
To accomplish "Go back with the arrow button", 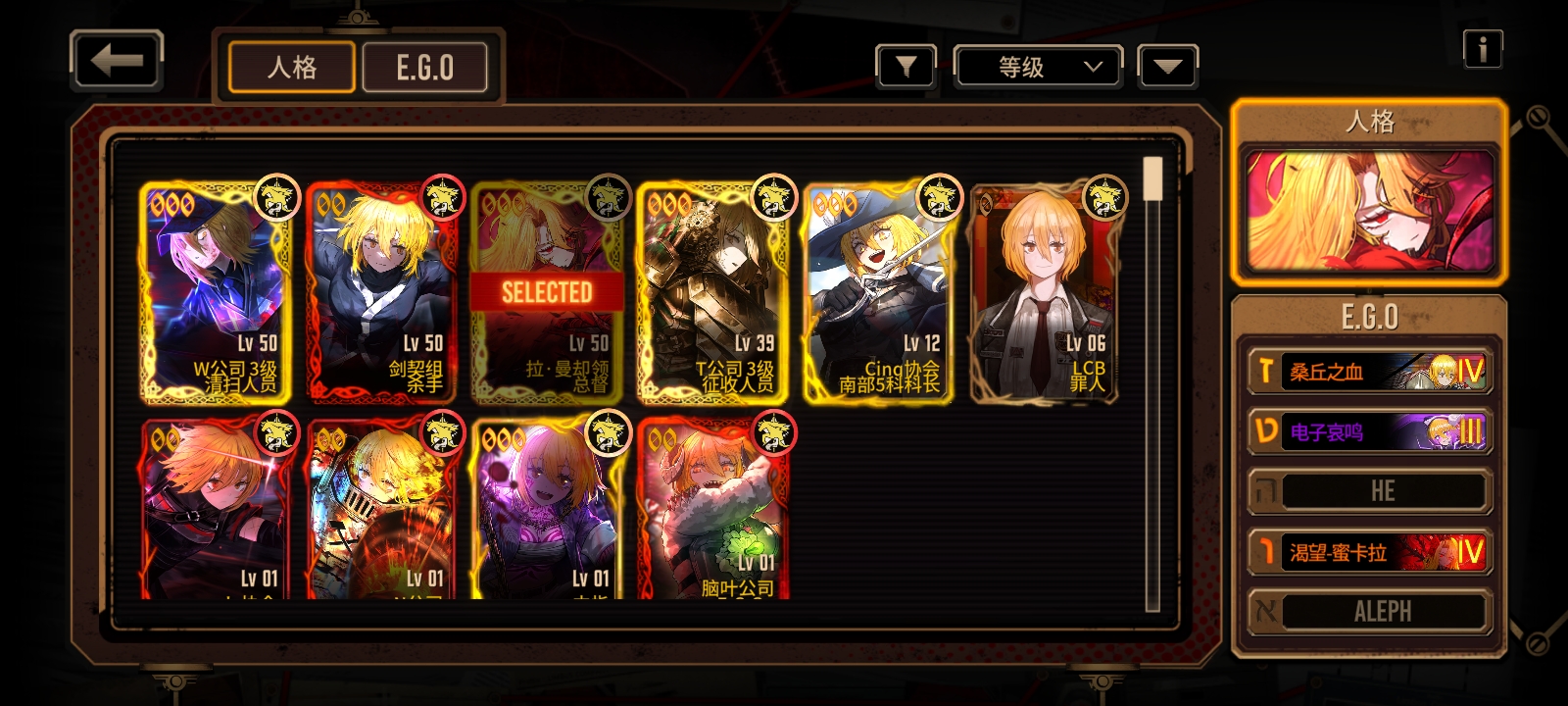I will (x=117, y=62).
